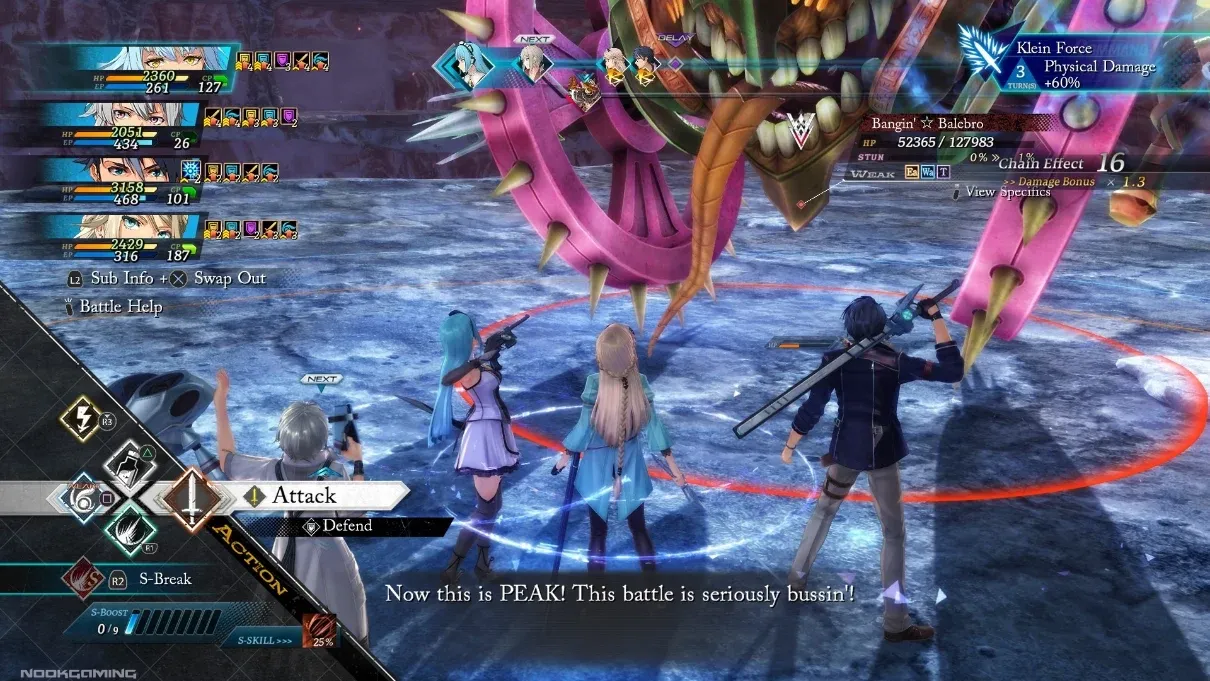Choose the Defend option
Screen dimensions: 1210x681
click(x=346, y=526)
